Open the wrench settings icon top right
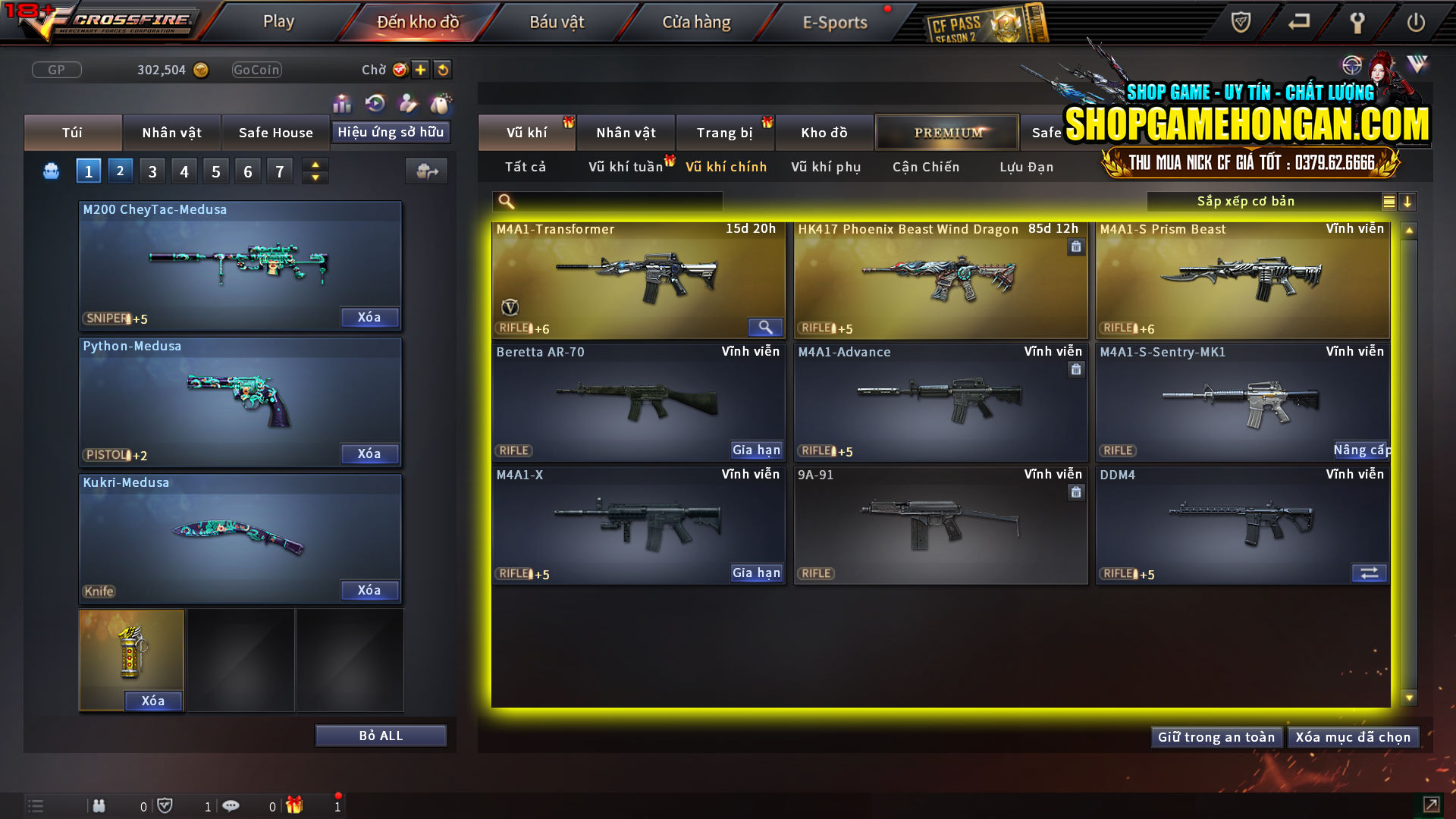The image size is (1456, 819). click(1357, 22)
